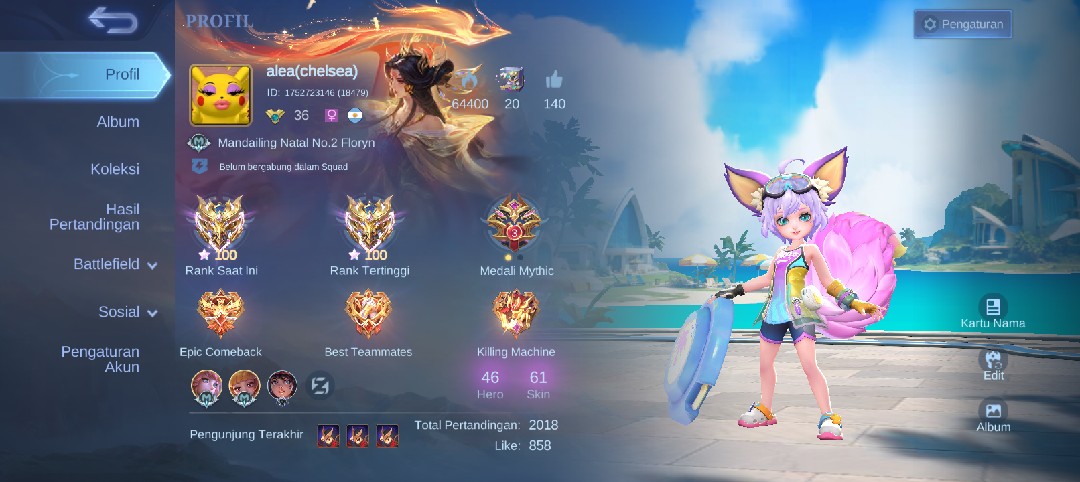The image size is (1080, 482).
Task: Tap the yellow player avatar
Action: click(220, 95)
